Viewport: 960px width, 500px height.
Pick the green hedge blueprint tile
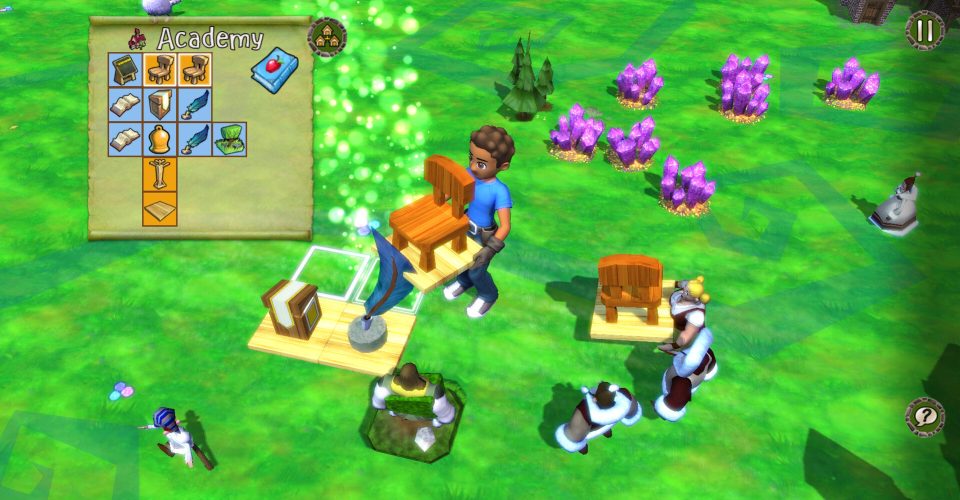click(229, 139)
